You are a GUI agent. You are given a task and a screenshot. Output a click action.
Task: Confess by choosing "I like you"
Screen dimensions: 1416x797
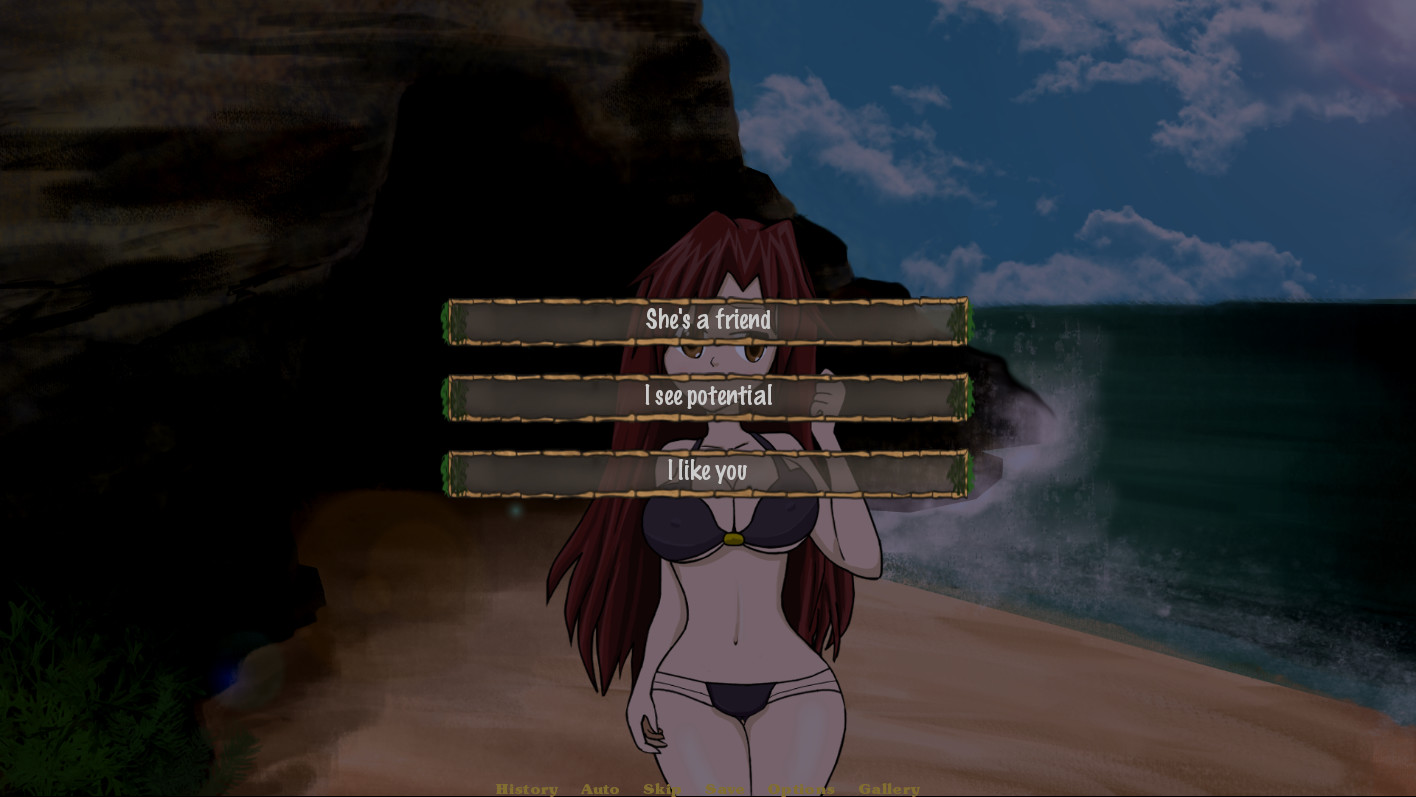click(709, 470)
